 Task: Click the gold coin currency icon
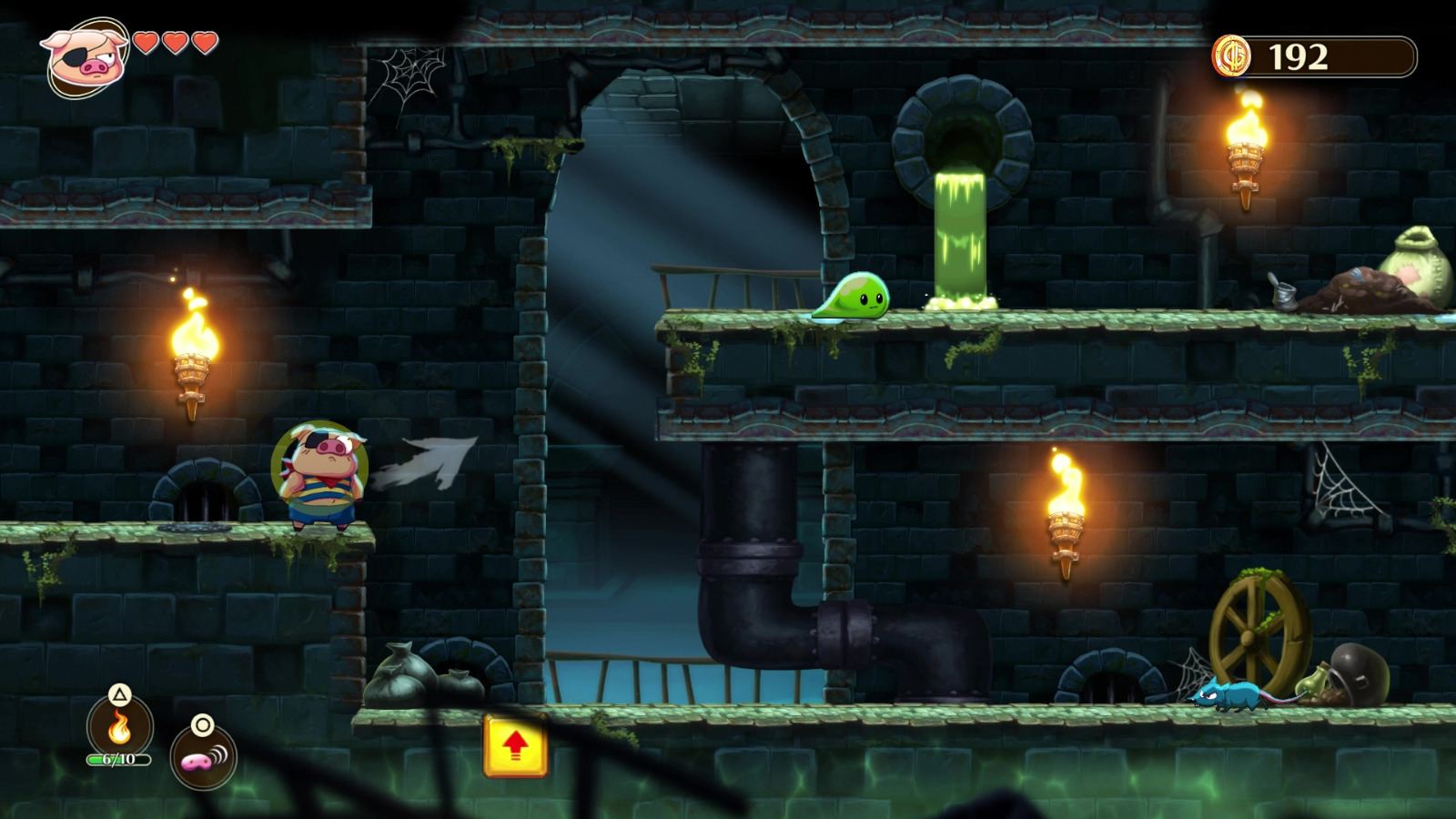coord(1233,57)
